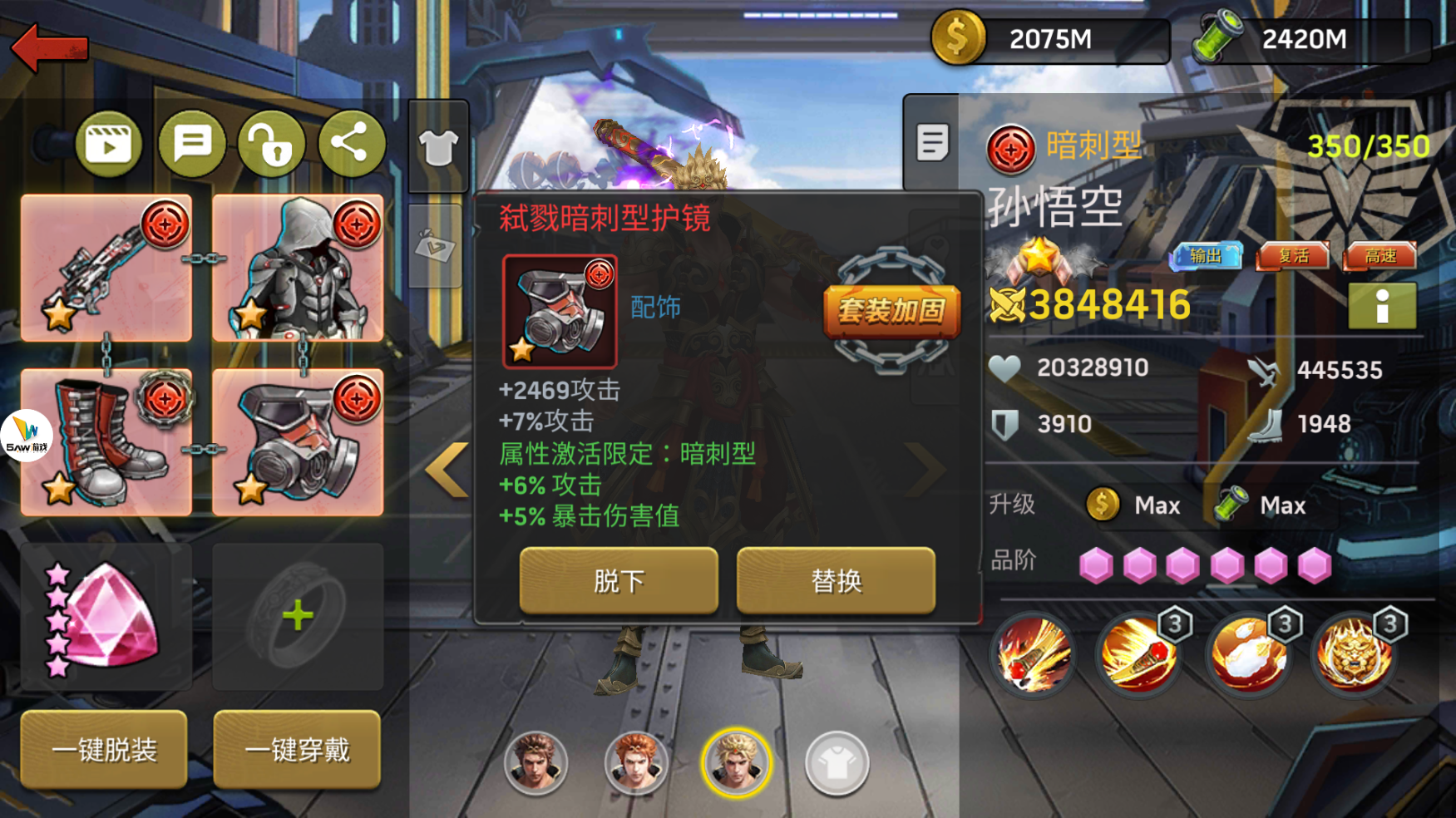Open the video replay icon
The height and width of the screenshot is (818, 1456).
tap(108, 145)
